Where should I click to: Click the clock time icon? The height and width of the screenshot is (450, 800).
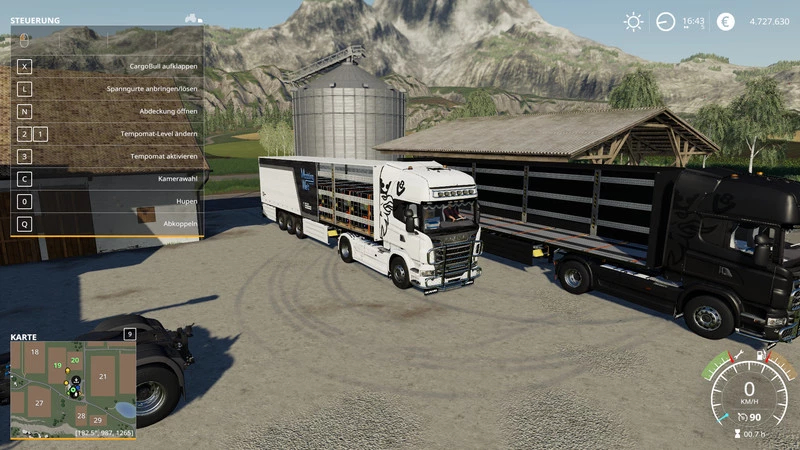(x=665, y=22)
